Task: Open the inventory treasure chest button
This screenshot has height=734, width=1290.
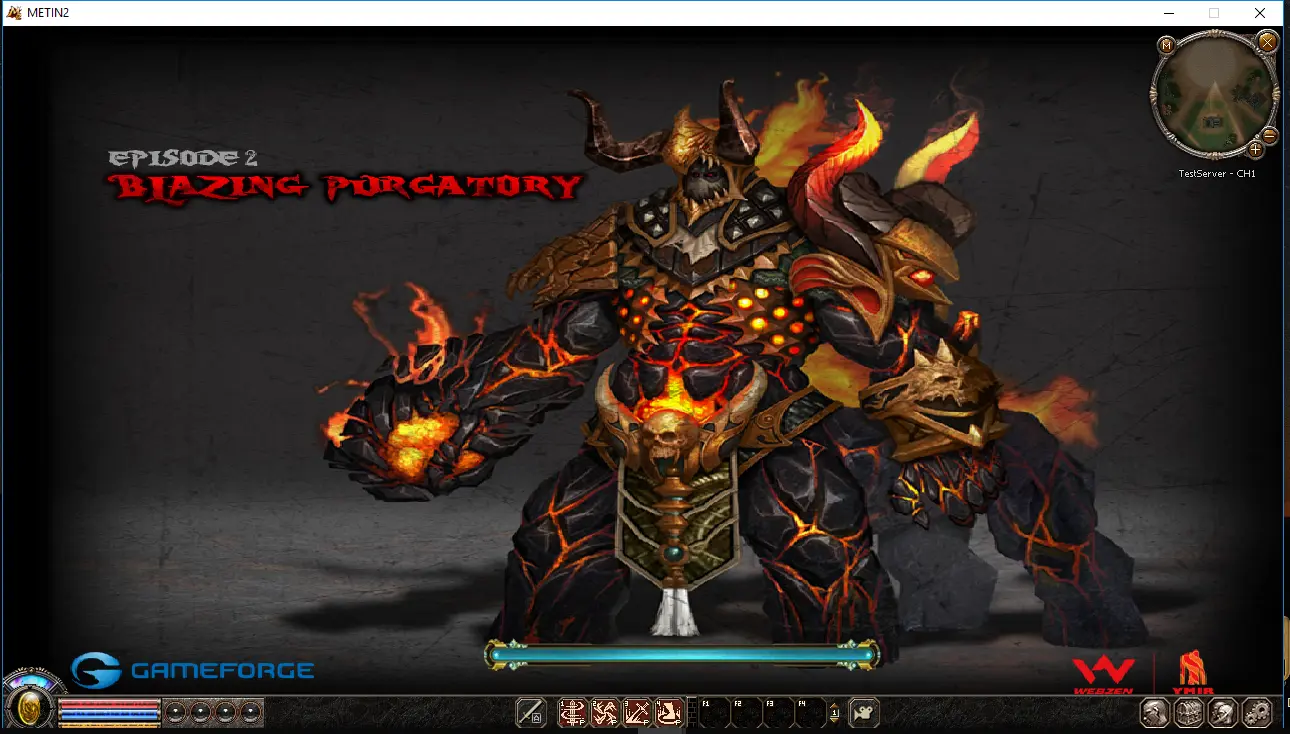Action: click(x=1189, y=712)
